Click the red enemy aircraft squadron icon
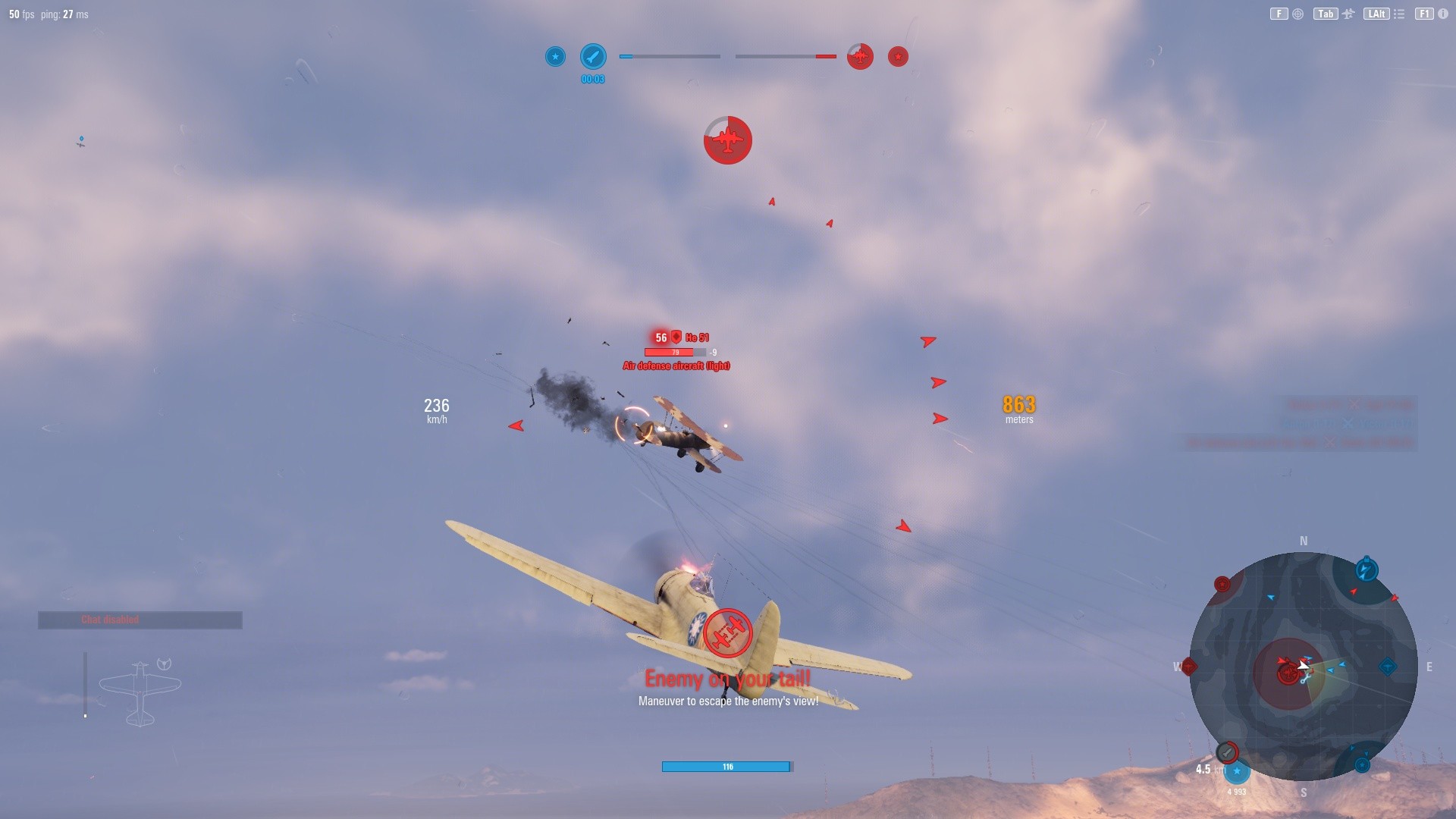The image size is (1456, 819). pyautogui.click(x=861, y=56)
